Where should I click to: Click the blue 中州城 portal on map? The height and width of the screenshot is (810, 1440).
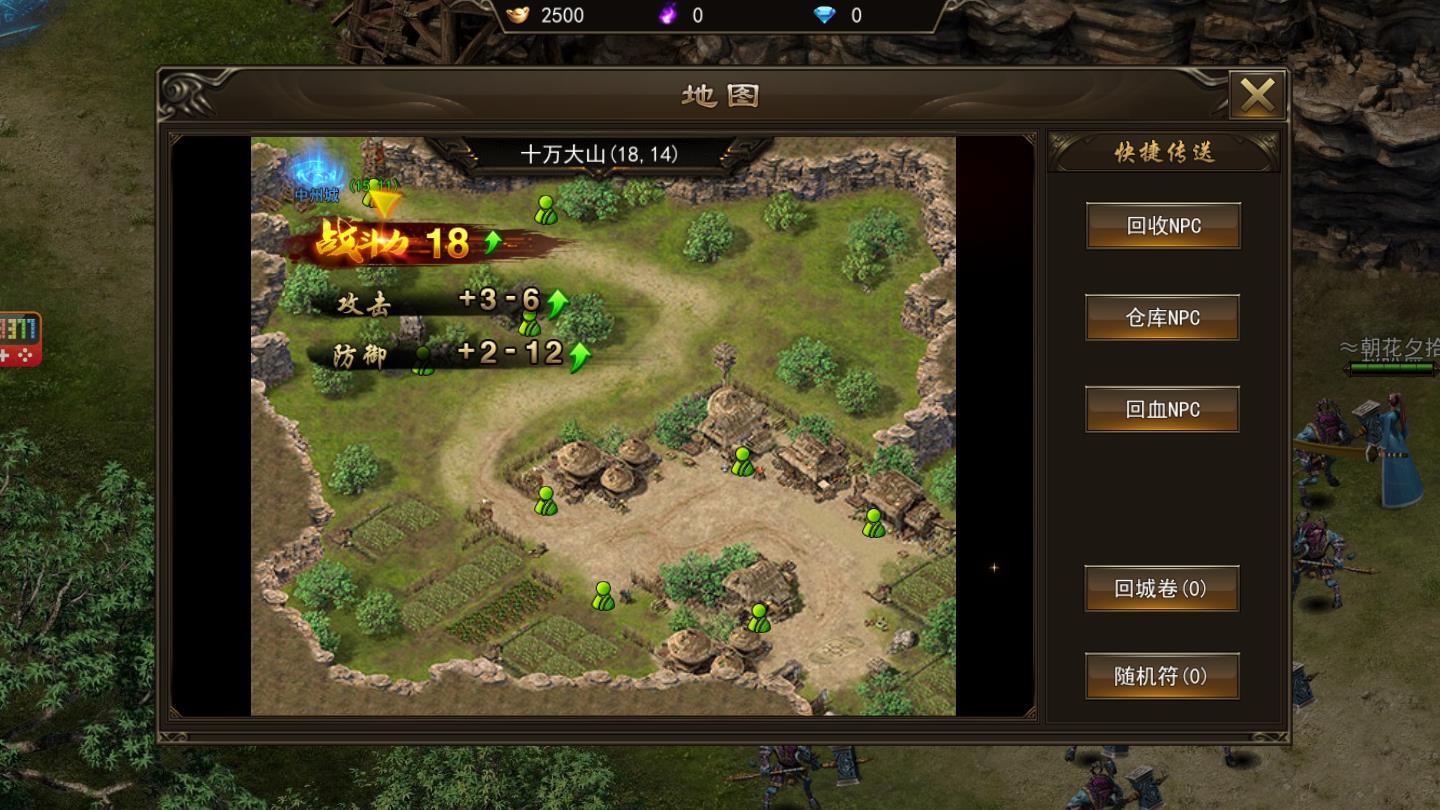click(x=317, y=172)
